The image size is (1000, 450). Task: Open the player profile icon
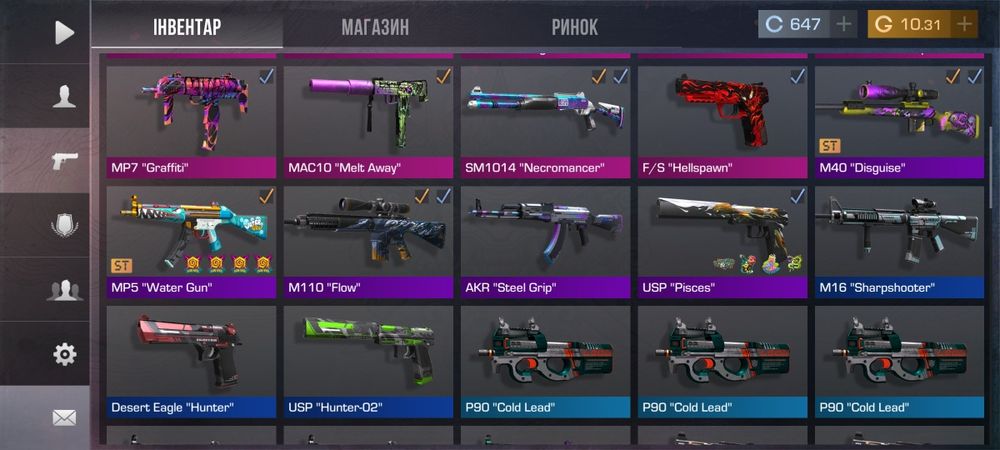pos(64,96)
